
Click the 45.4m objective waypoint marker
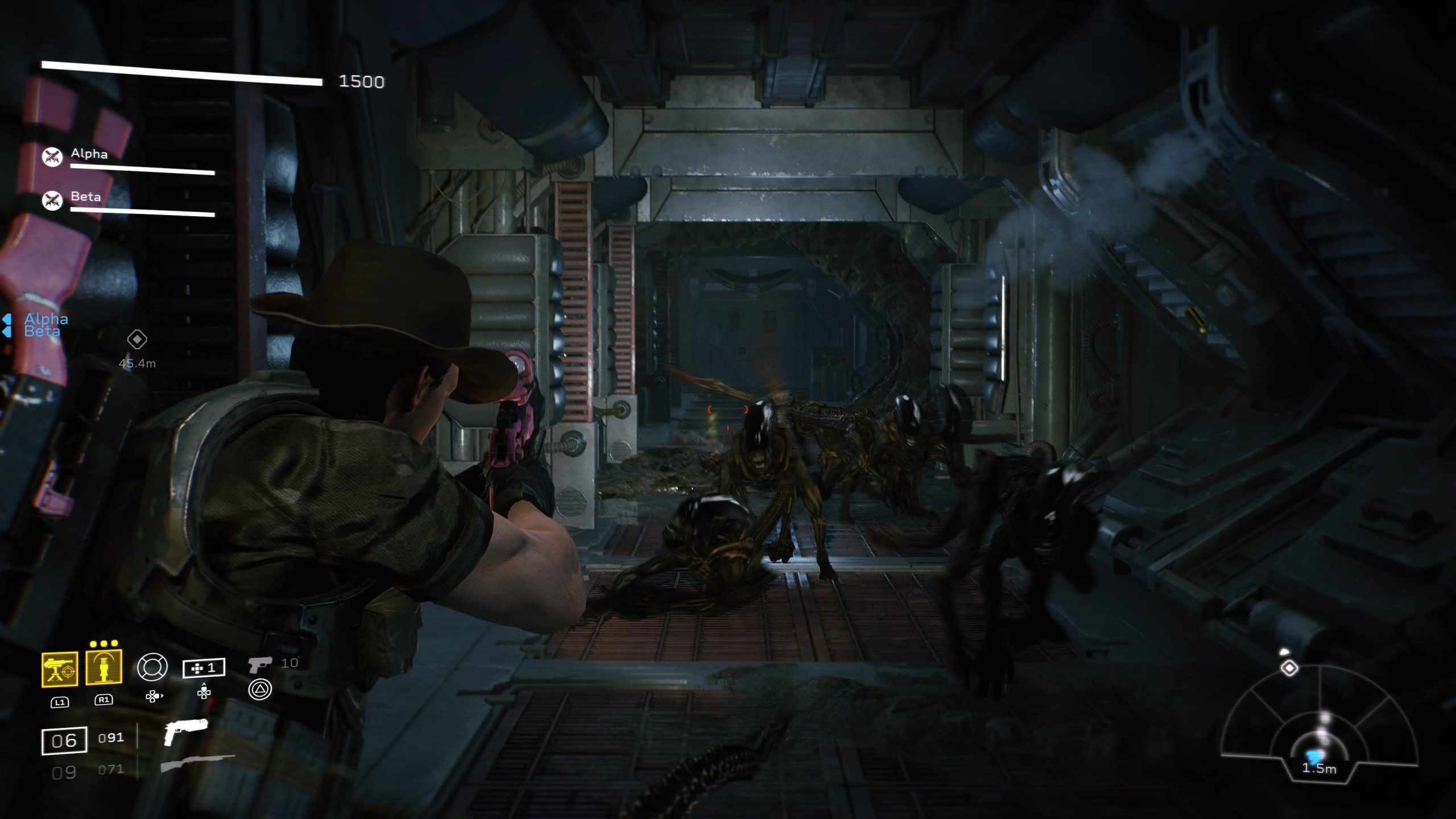pyautogui.click(x=136, y=340)
